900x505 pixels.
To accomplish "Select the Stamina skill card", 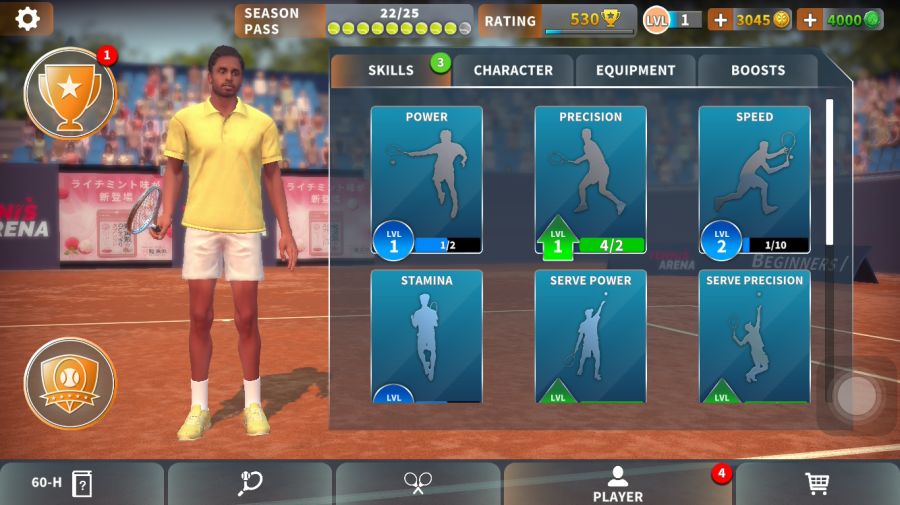I will (x=427, y=336).
